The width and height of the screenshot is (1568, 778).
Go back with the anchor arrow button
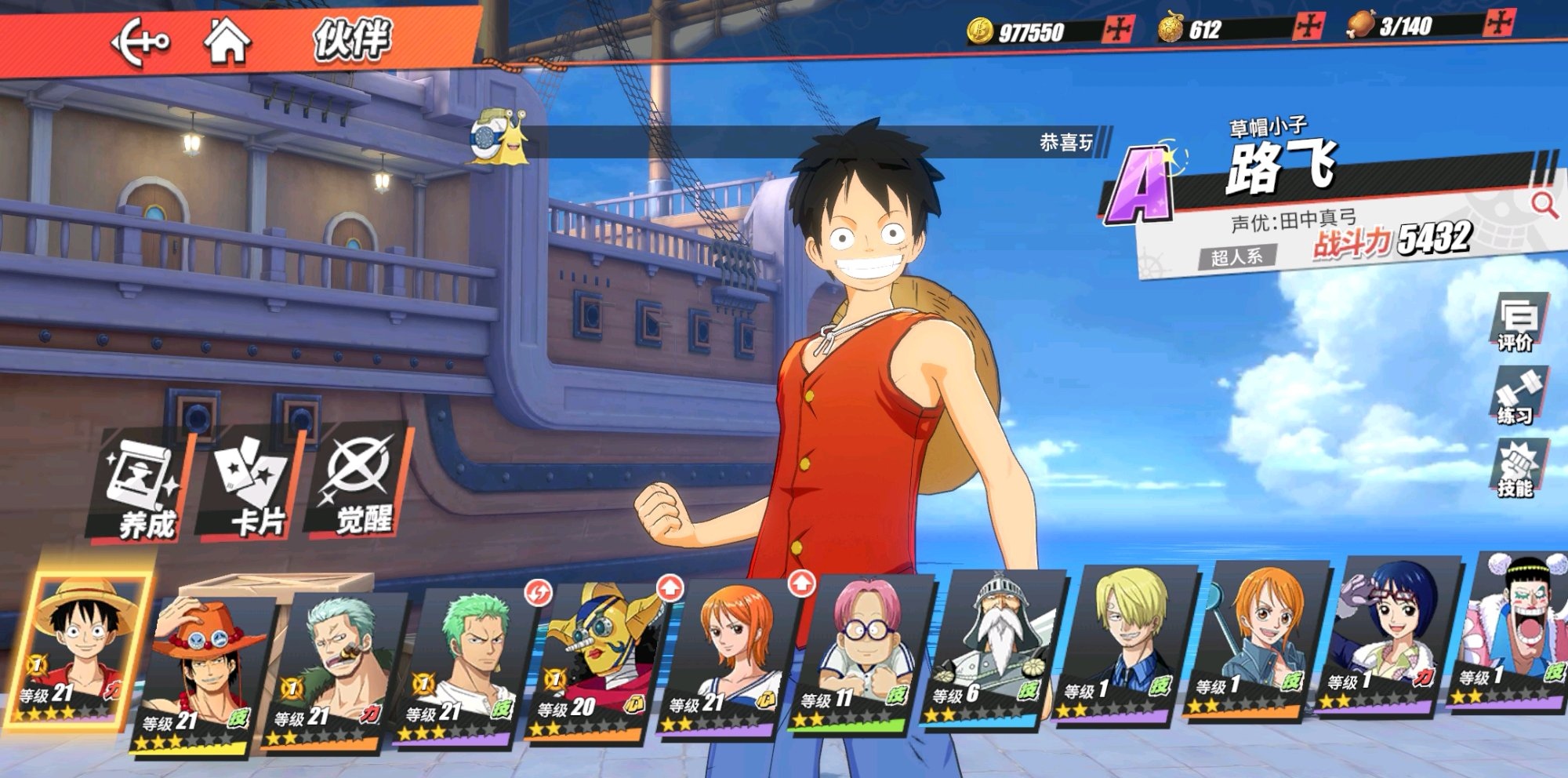click(140, 41)
